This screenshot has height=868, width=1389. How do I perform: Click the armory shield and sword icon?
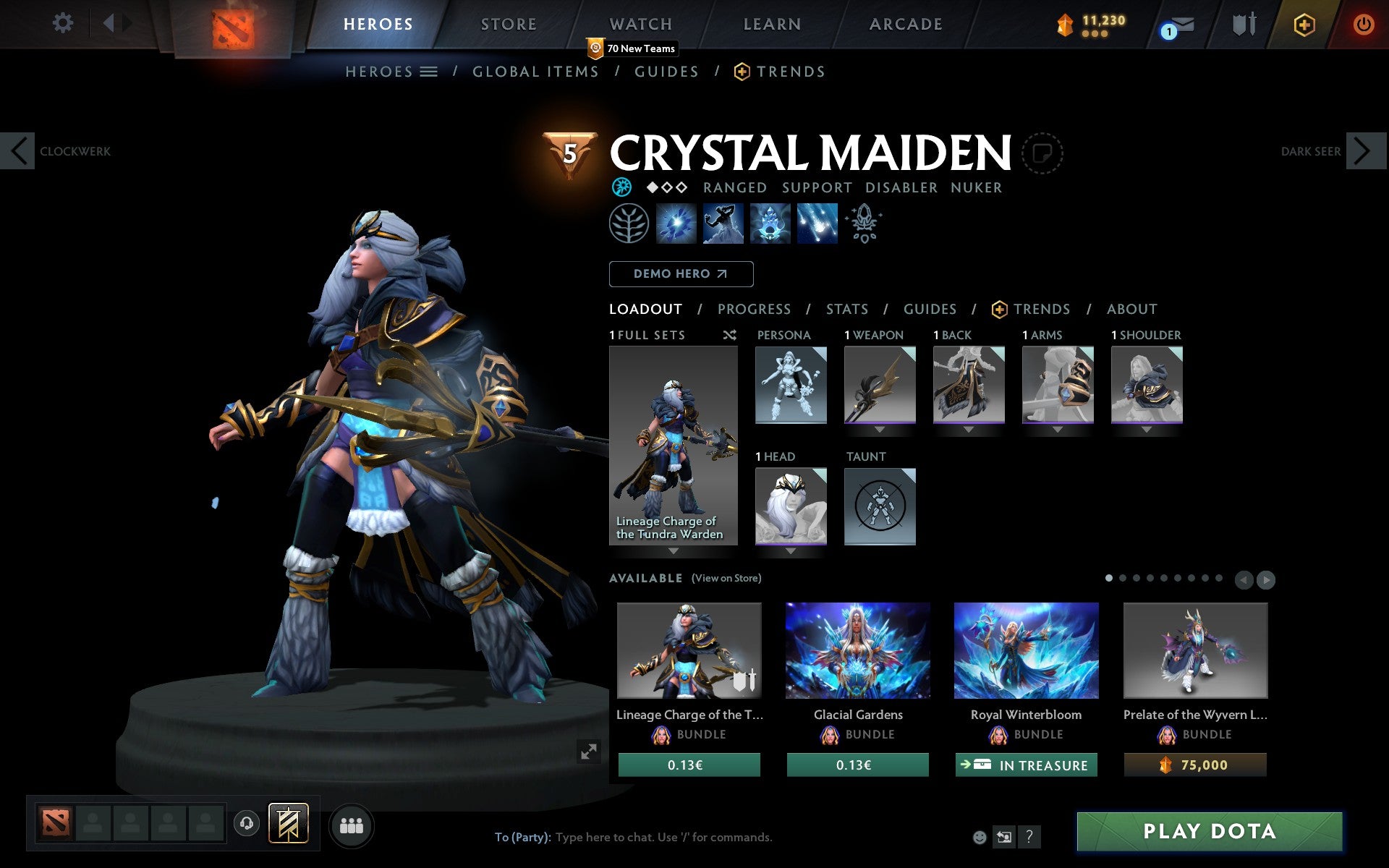[x=1243, y=24]
